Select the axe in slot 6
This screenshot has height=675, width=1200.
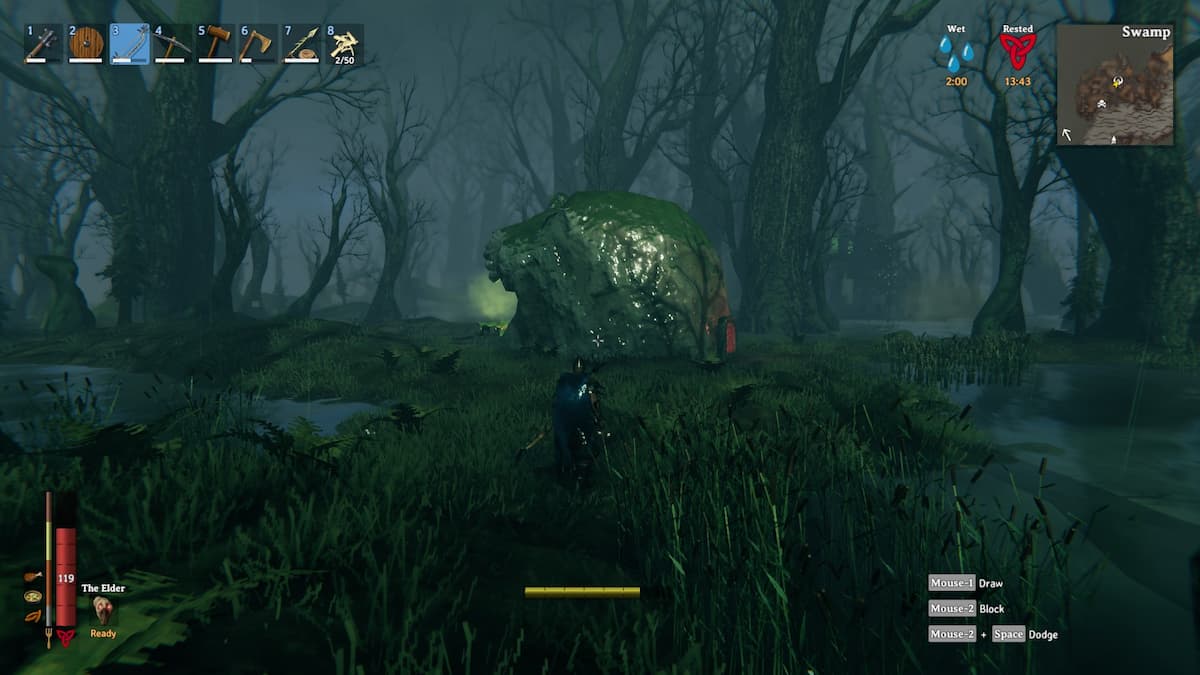tap(258, 44)
